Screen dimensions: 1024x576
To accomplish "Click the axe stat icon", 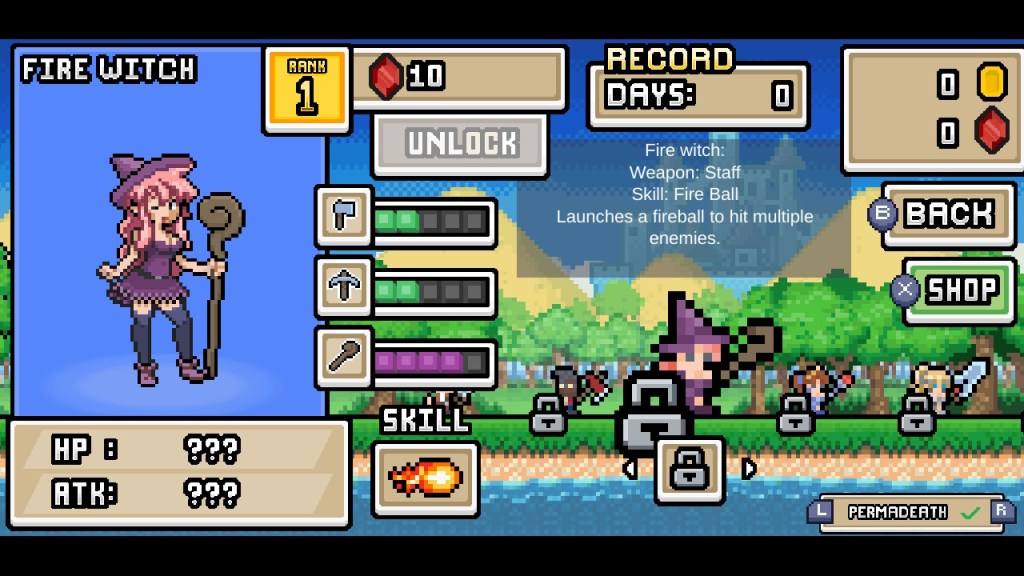I will 343,217.
